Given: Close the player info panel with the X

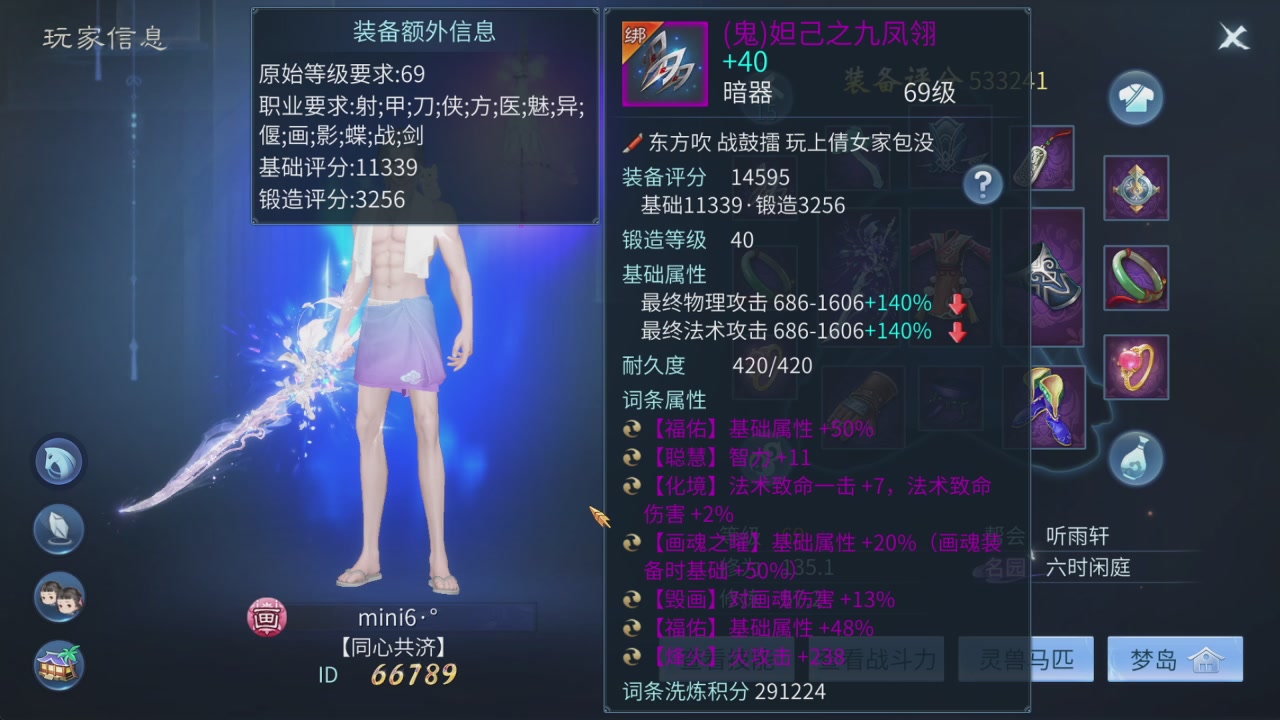Looking at the screenshot, I should [1233, 37].
